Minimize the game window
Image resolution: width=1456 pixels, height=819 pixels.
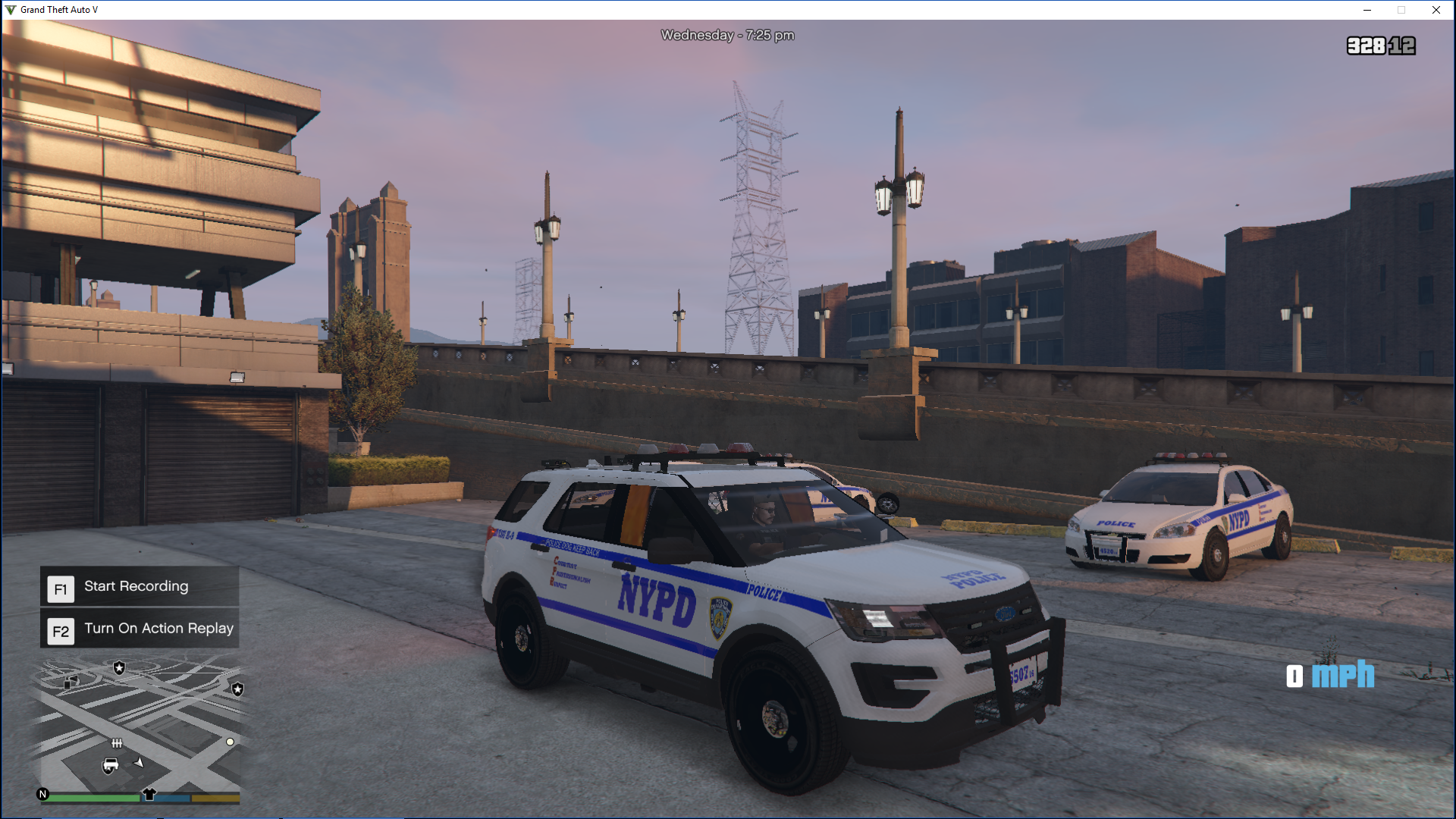tap(1367, 10)
